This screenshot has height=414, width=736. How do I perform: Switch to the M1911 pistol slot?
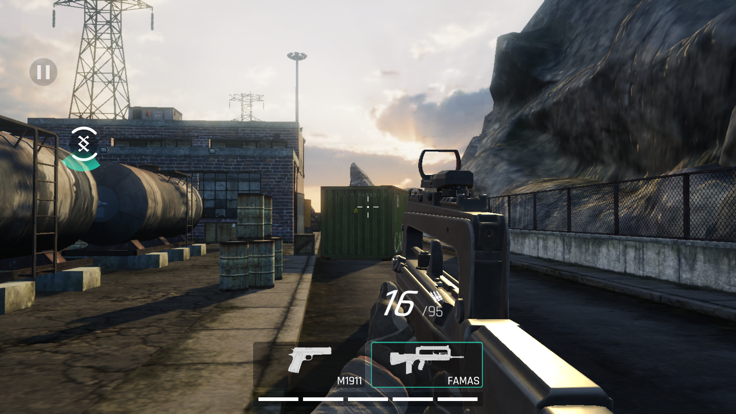point(312,365)
